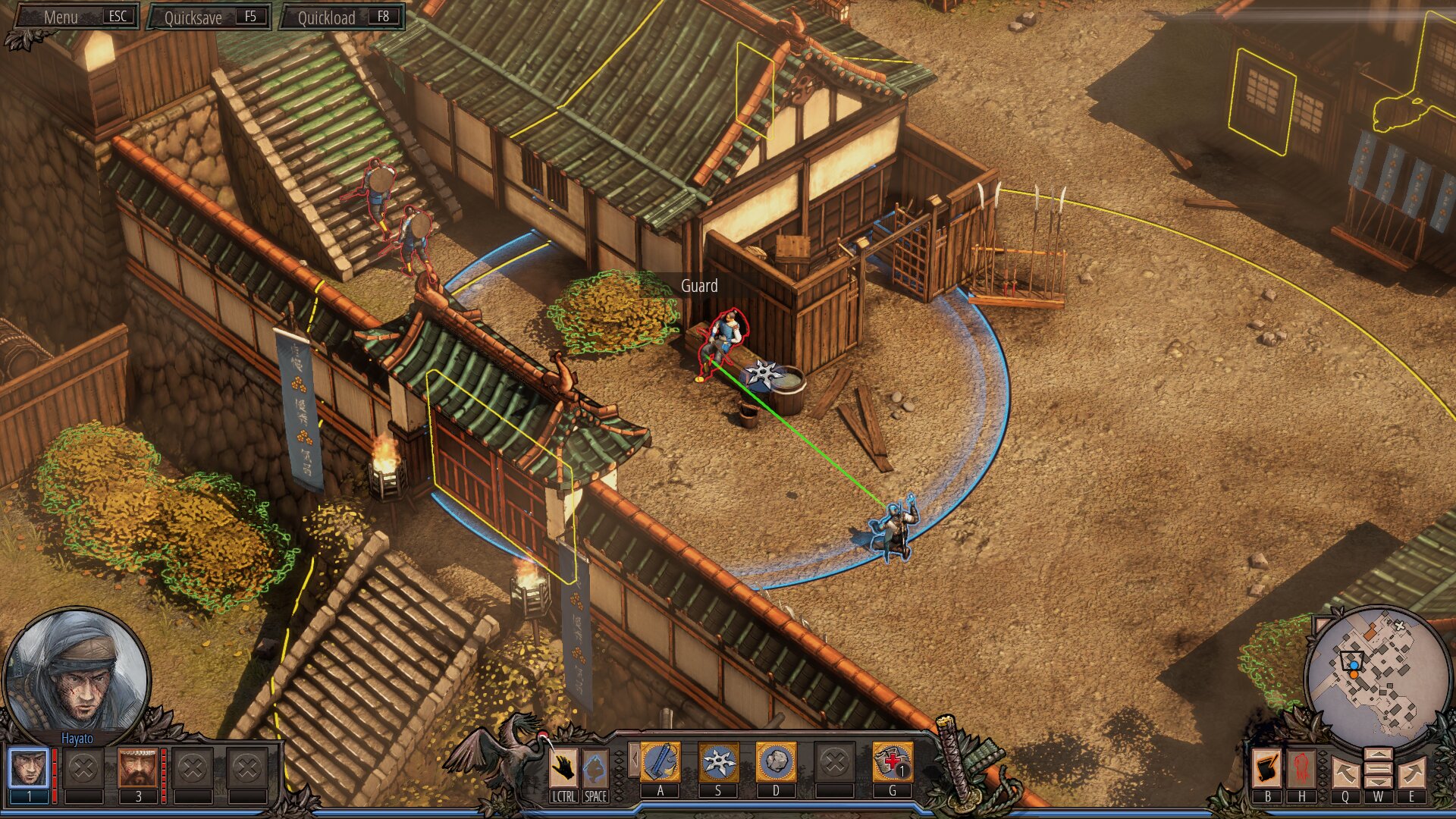
Task: Activate the stone throw ability
Action: point(776,762)
